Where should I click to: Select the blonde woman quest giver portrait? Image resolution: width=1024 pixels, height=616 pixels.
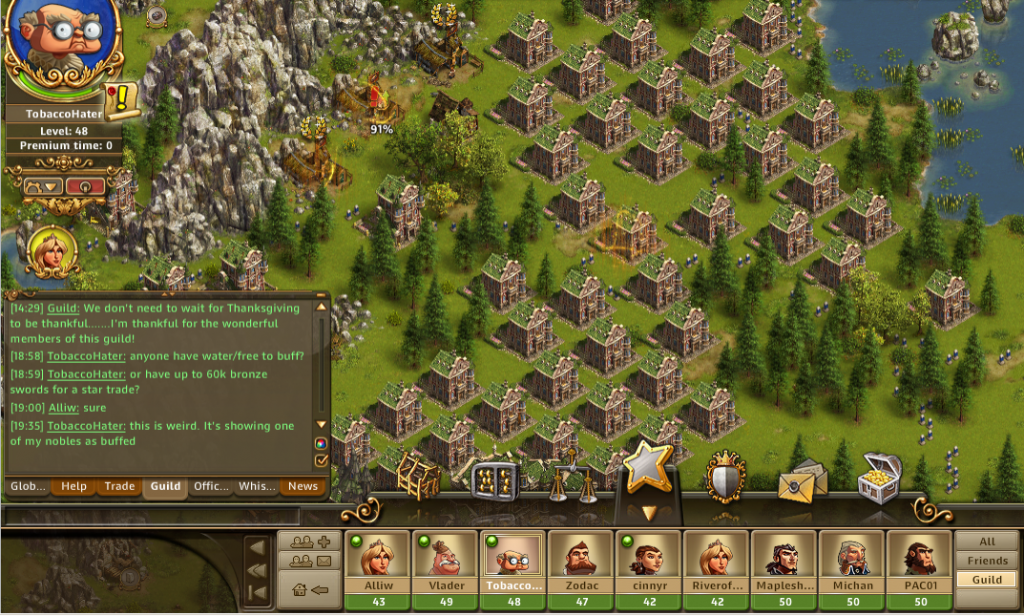coord(47,251)
